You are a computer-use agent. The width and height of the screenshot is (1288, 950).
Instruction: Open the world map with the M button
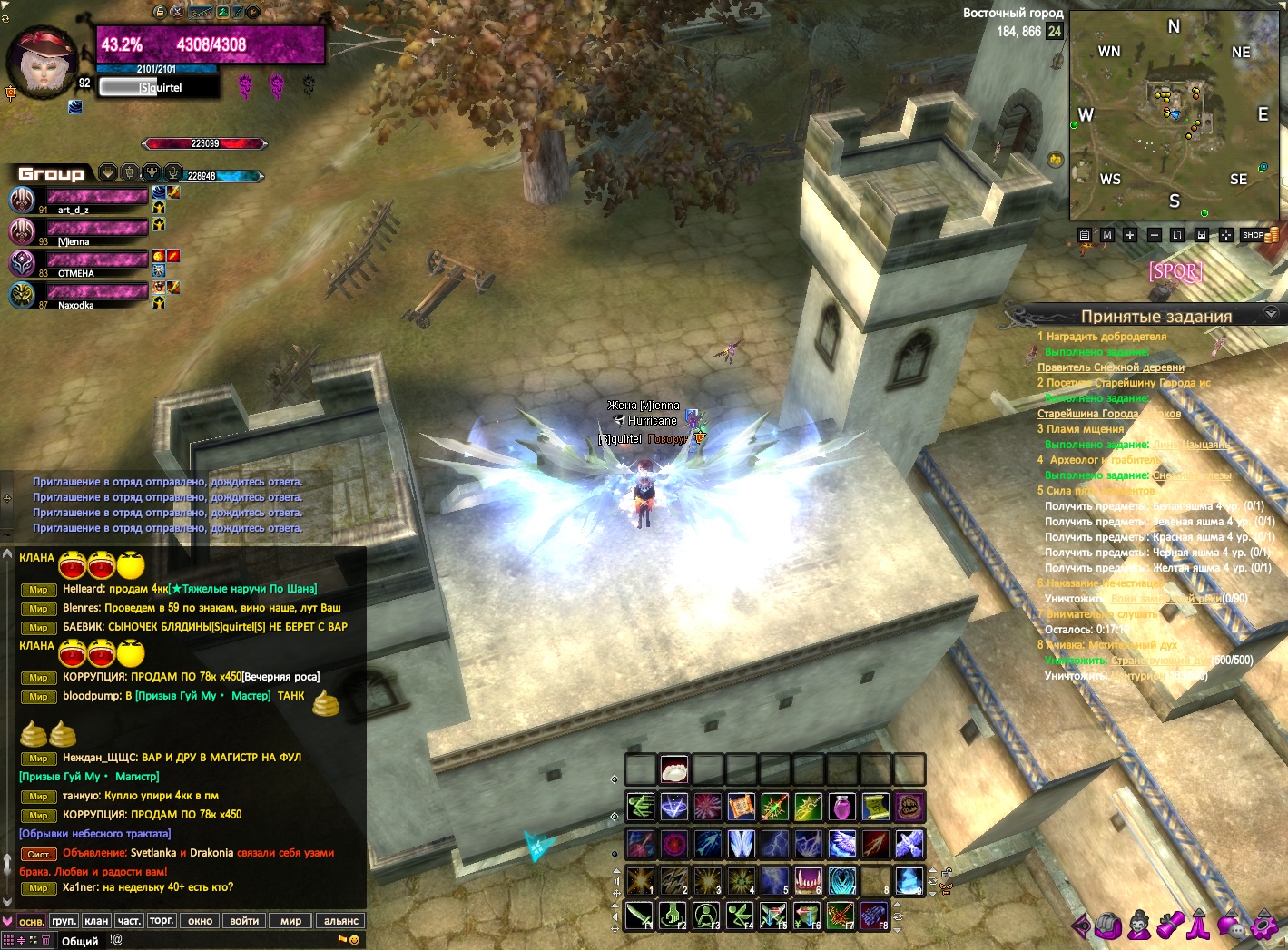point(1106,235)
